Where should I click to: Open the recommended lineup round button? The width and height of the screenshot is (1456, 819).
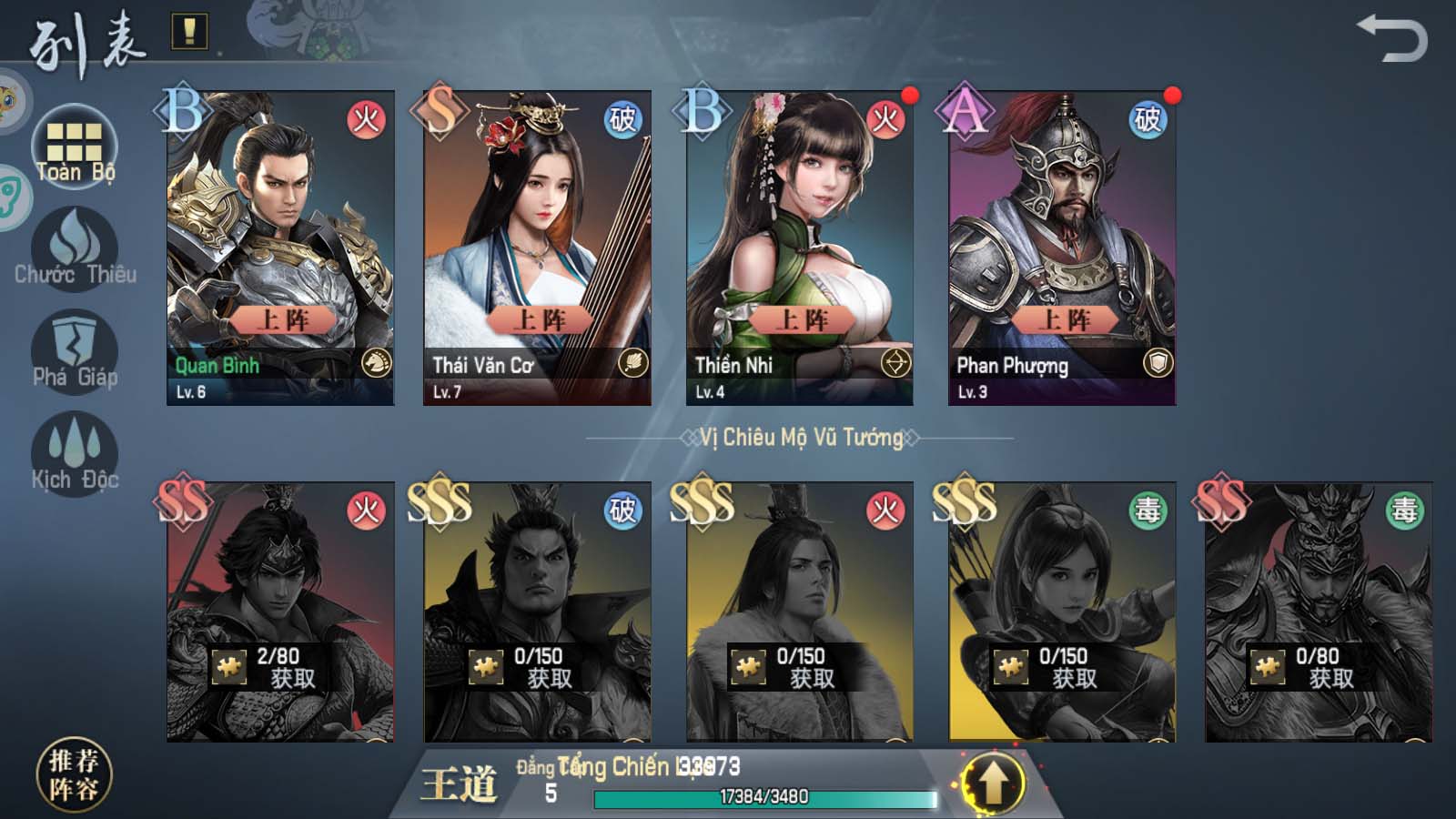point(74,774)
